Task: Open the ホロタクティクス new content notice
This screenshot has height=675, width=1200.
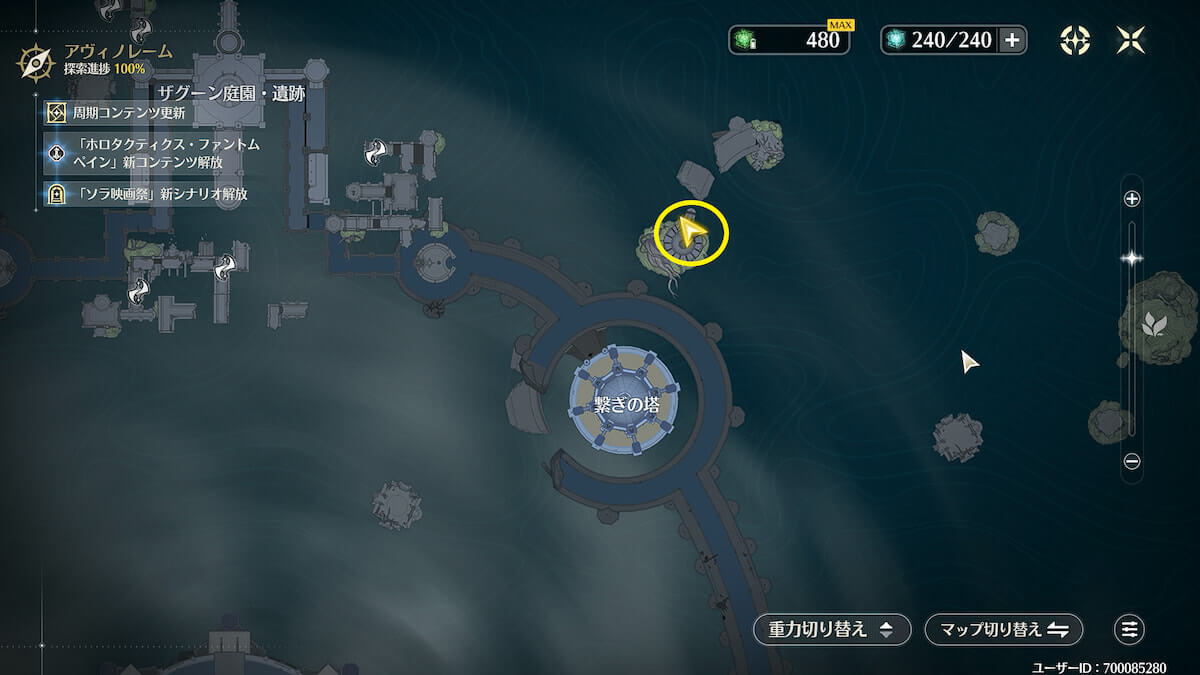Action: (150, 153)
